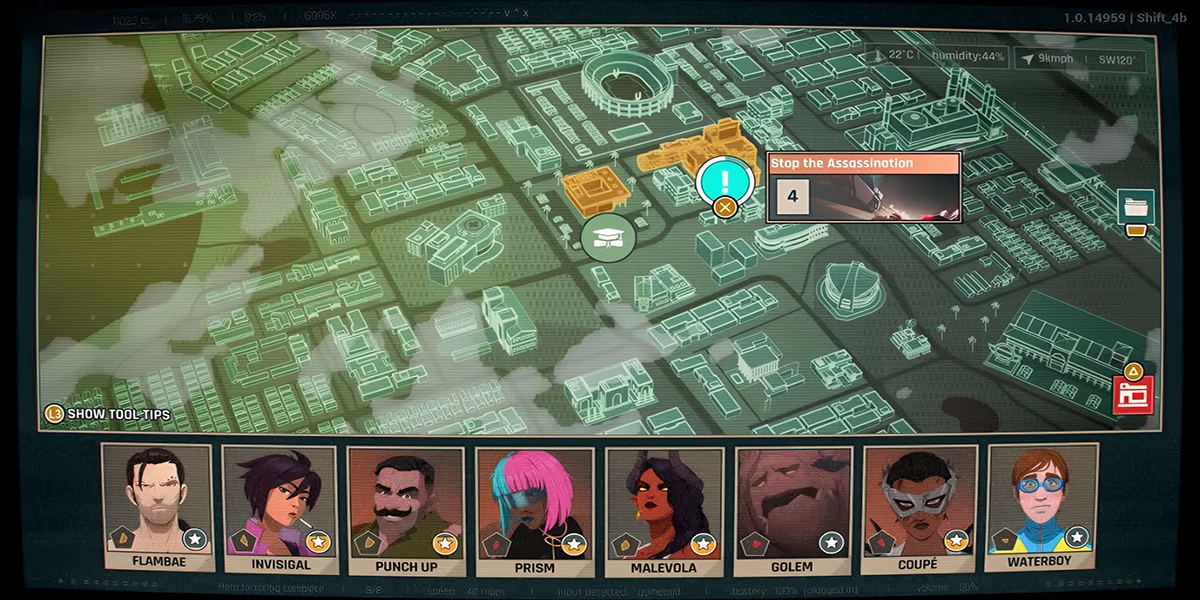Select the Flambae hero card
Image resolution: width=1200 pixels, height=600 pixels.
158,508
